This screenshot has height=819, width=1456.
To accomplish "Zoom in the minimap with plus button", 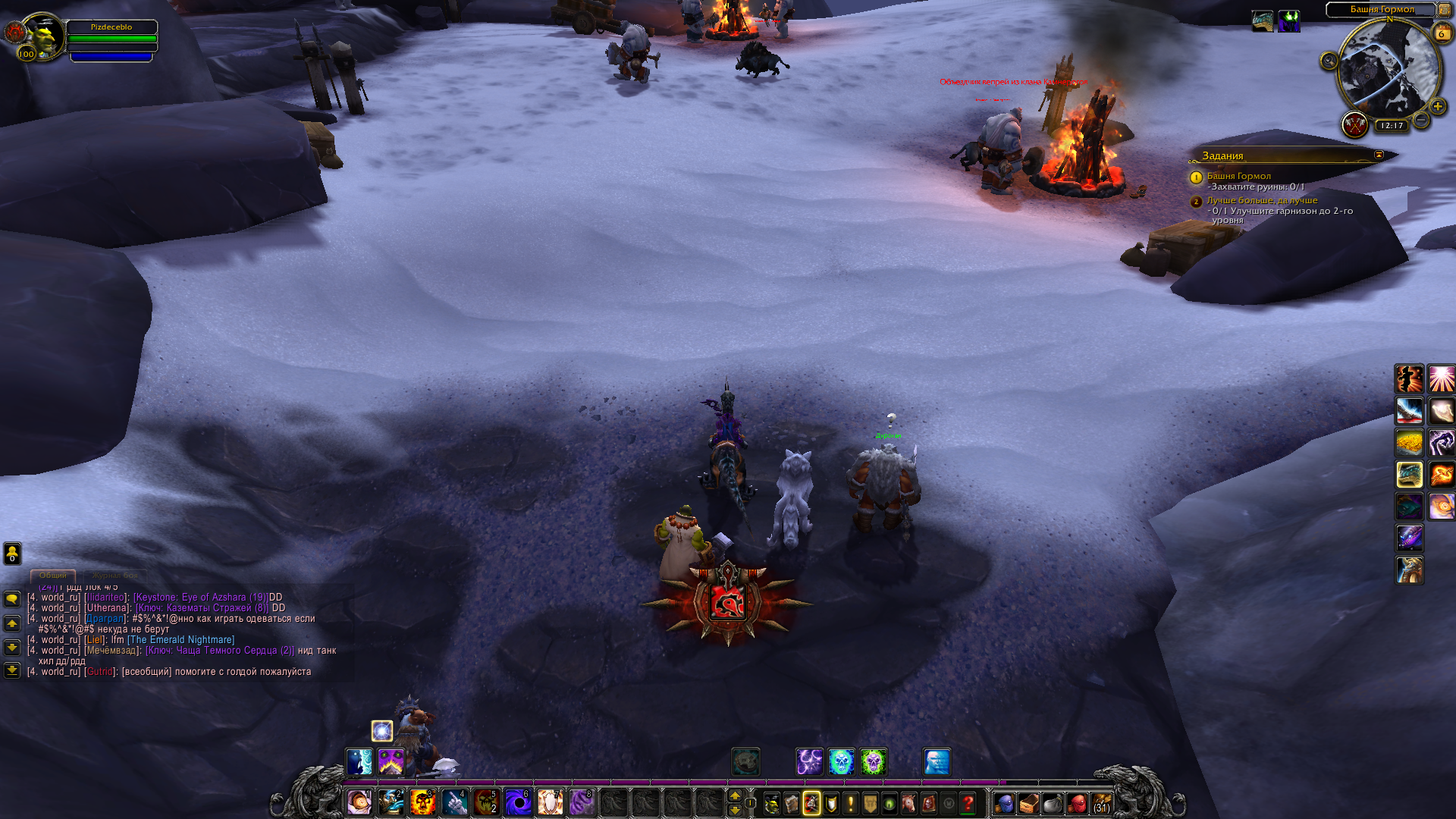I will 1437,107.
